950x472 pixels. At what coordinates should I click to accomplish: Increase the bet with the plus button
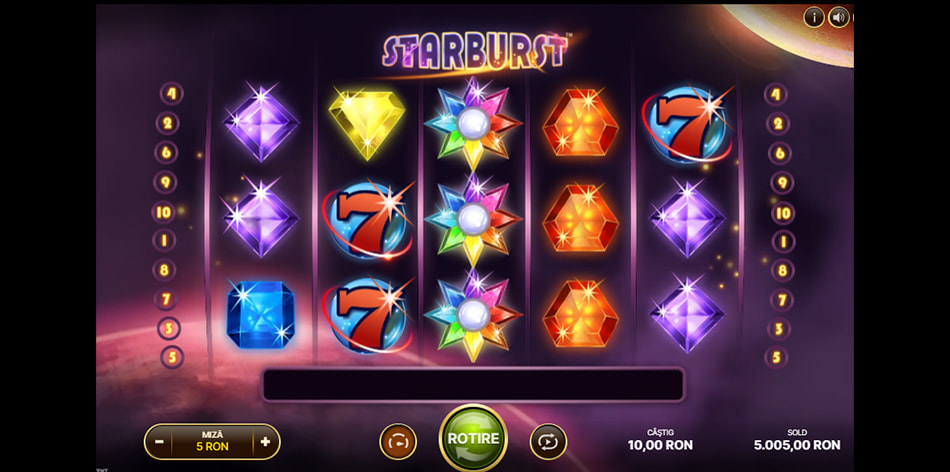pos(265,441)
